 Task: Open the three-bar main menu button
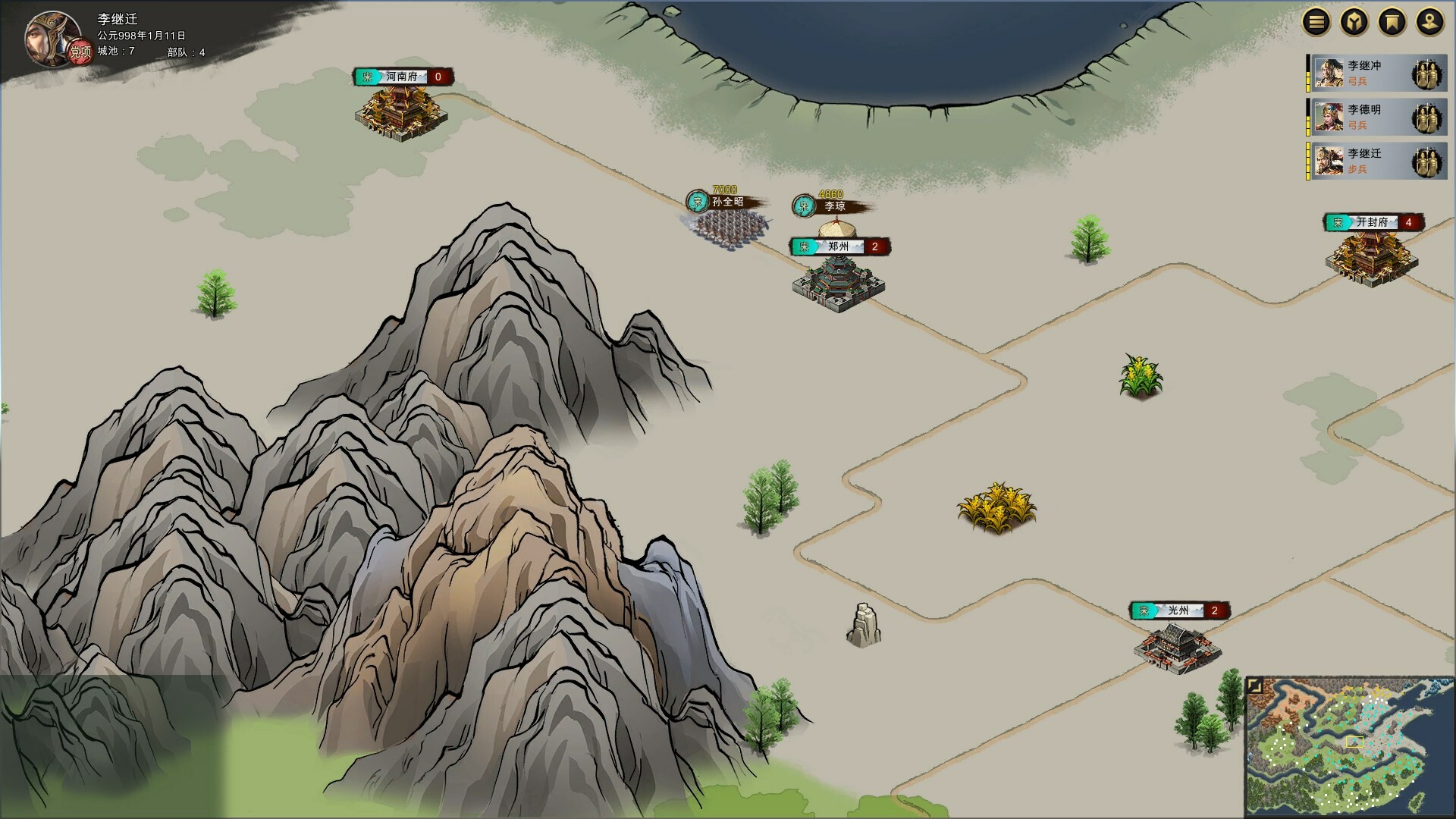coord(1316,22)
